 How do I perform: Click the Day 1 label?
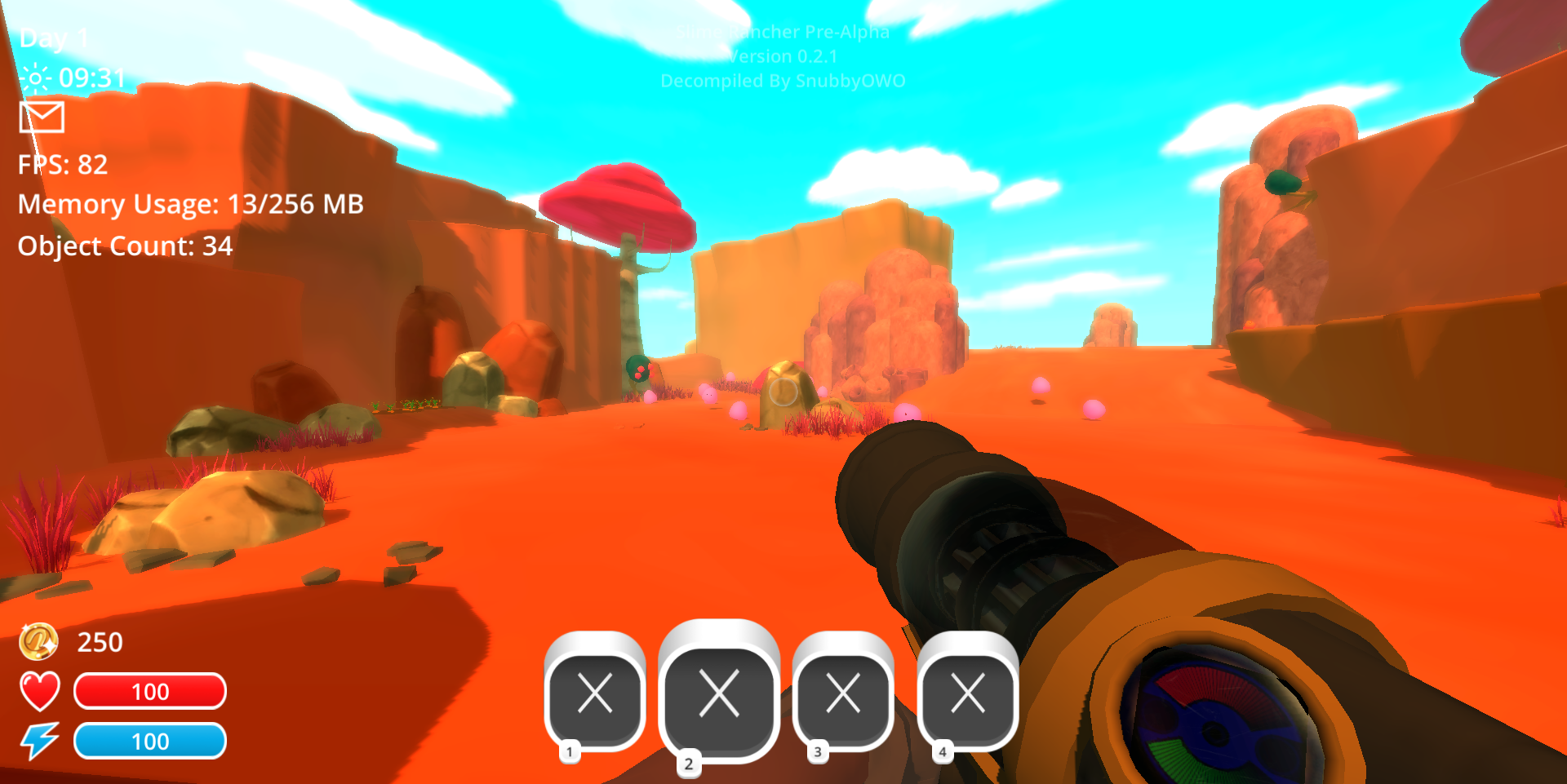point(55,38)
